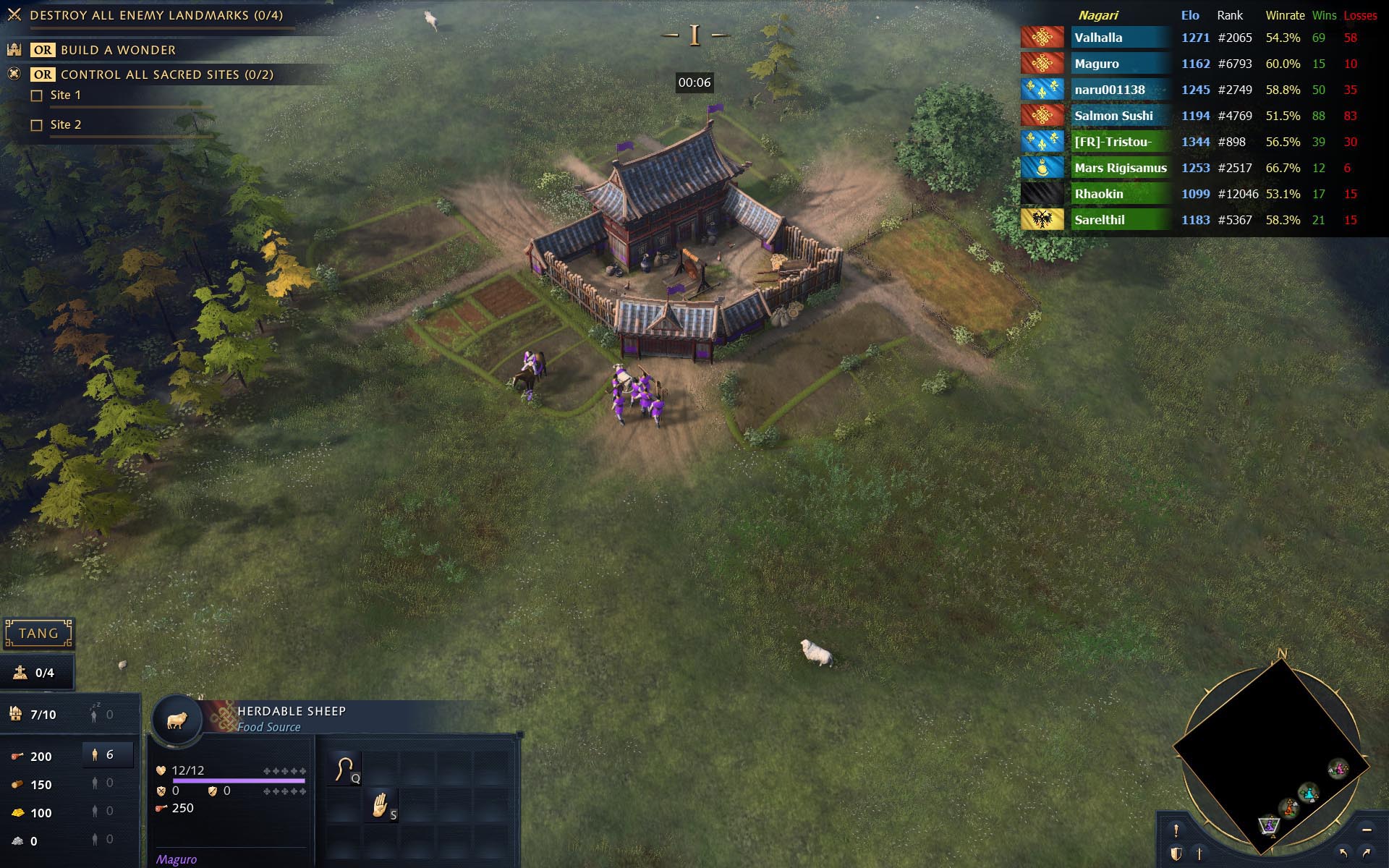Select the Site 2 objective
The image size is (1389, 868).
[65, 125]
